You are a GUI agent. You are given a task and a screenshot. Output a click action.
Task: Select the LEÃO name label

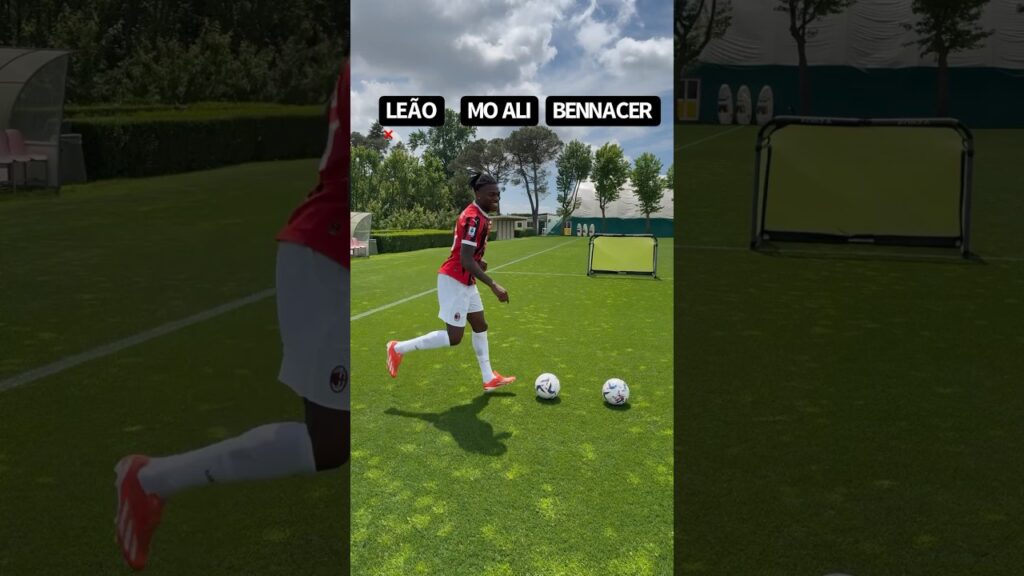pos(411,111)
